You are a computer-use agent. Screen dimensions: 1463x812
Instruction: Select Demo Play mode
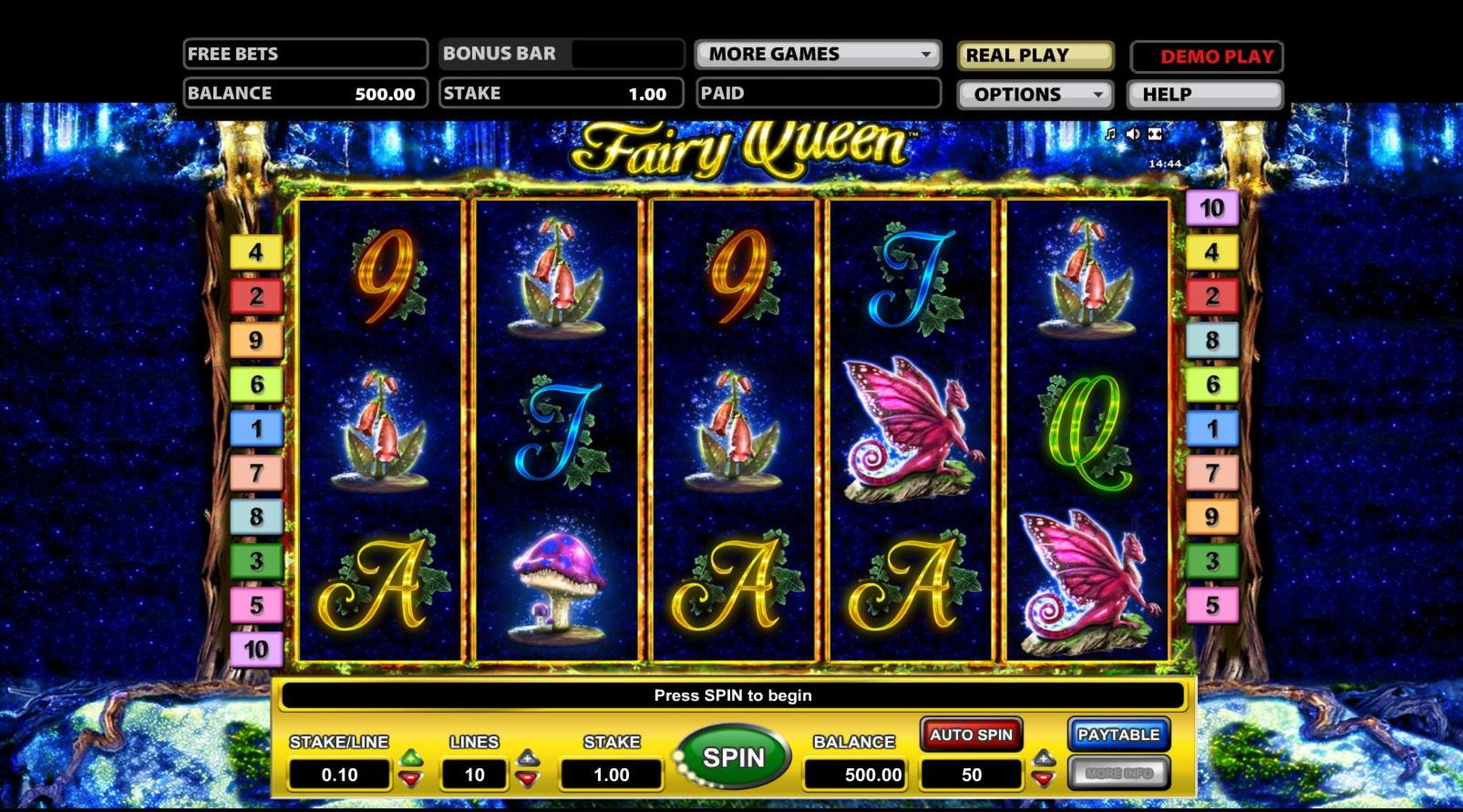coord(1207,57)
